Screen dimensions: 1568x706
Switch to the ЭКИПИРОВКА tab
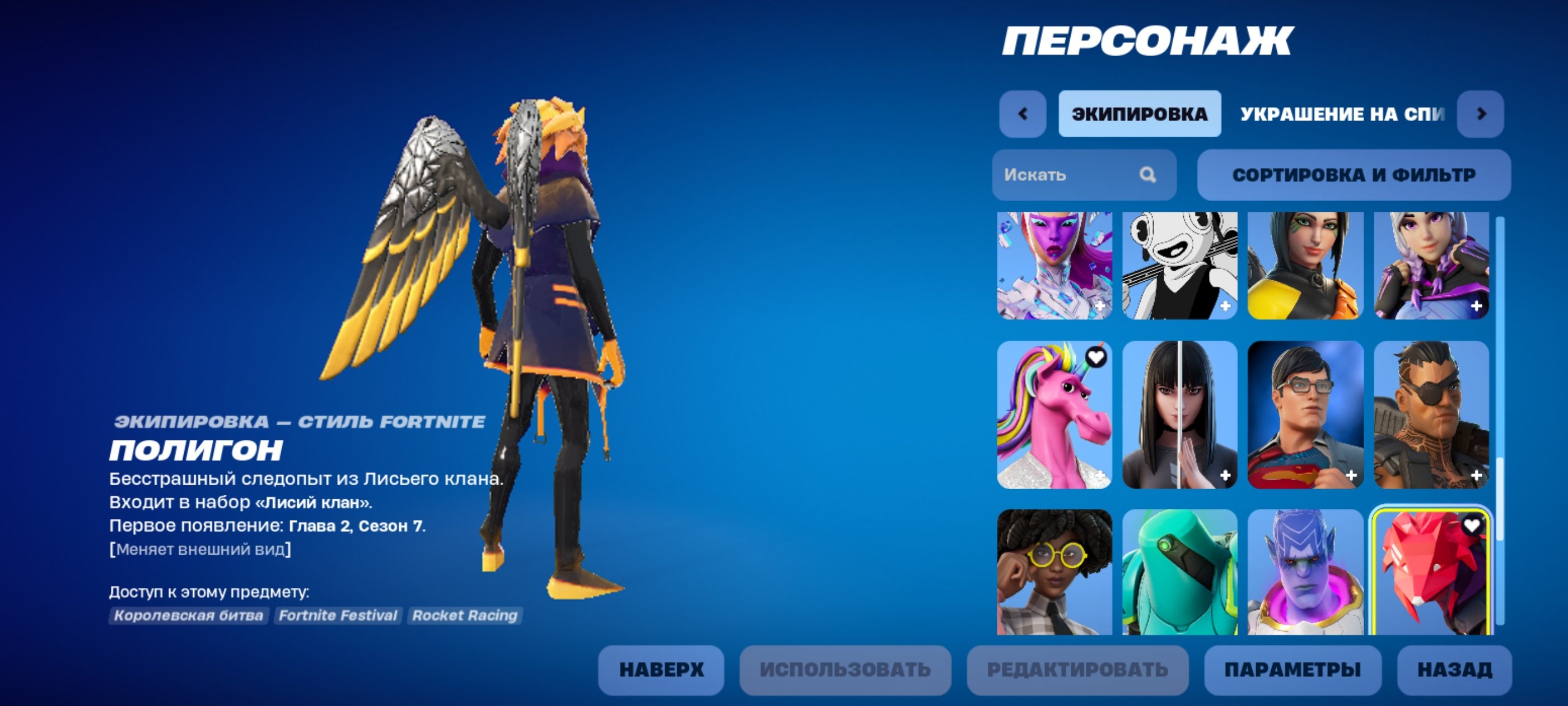[1140, 113]
